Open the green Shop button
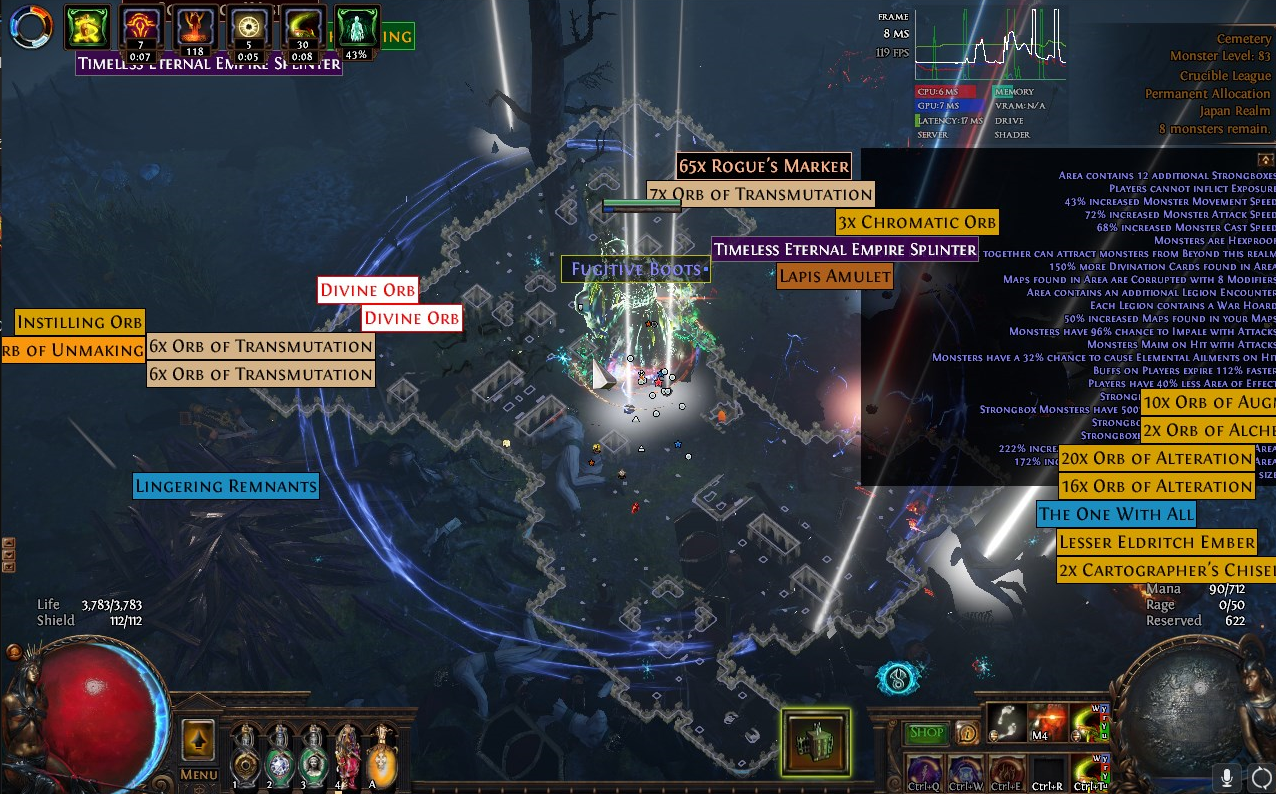This screenshot has height=794, width=1276. click(926, 733)
